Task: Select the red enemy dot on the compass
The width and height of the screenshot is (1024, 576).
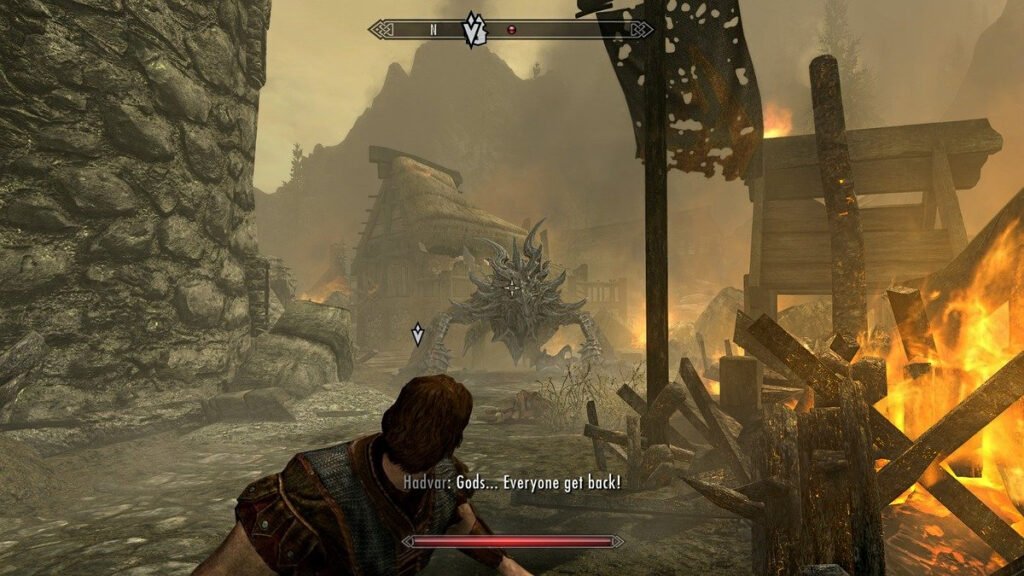Action: point(512,29)
